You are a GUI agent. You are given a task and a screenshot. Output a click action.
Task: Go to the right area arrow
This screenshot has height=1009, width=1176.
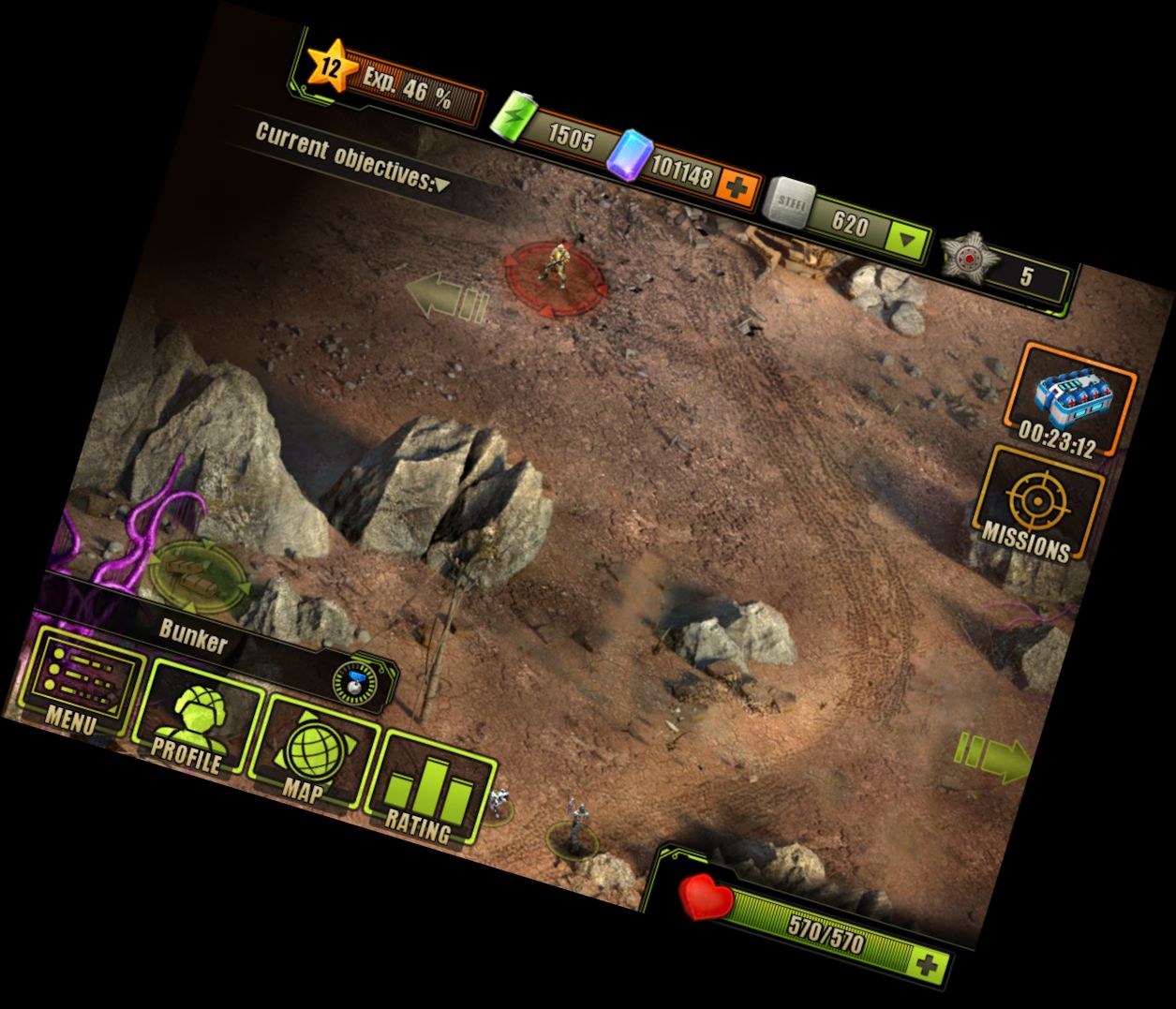993,757
